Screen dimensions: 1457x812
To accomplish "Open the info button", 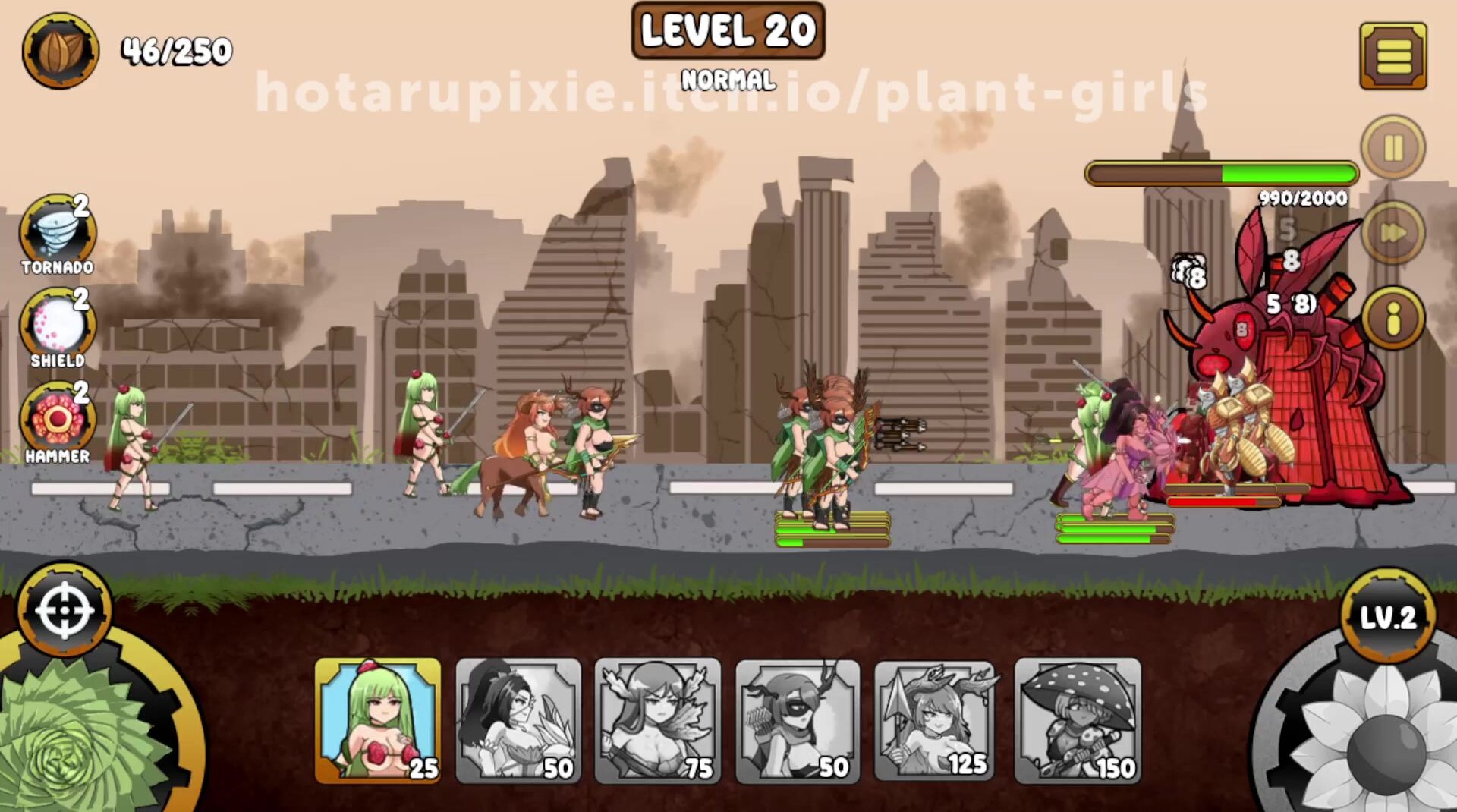I will coord(1392,318).
